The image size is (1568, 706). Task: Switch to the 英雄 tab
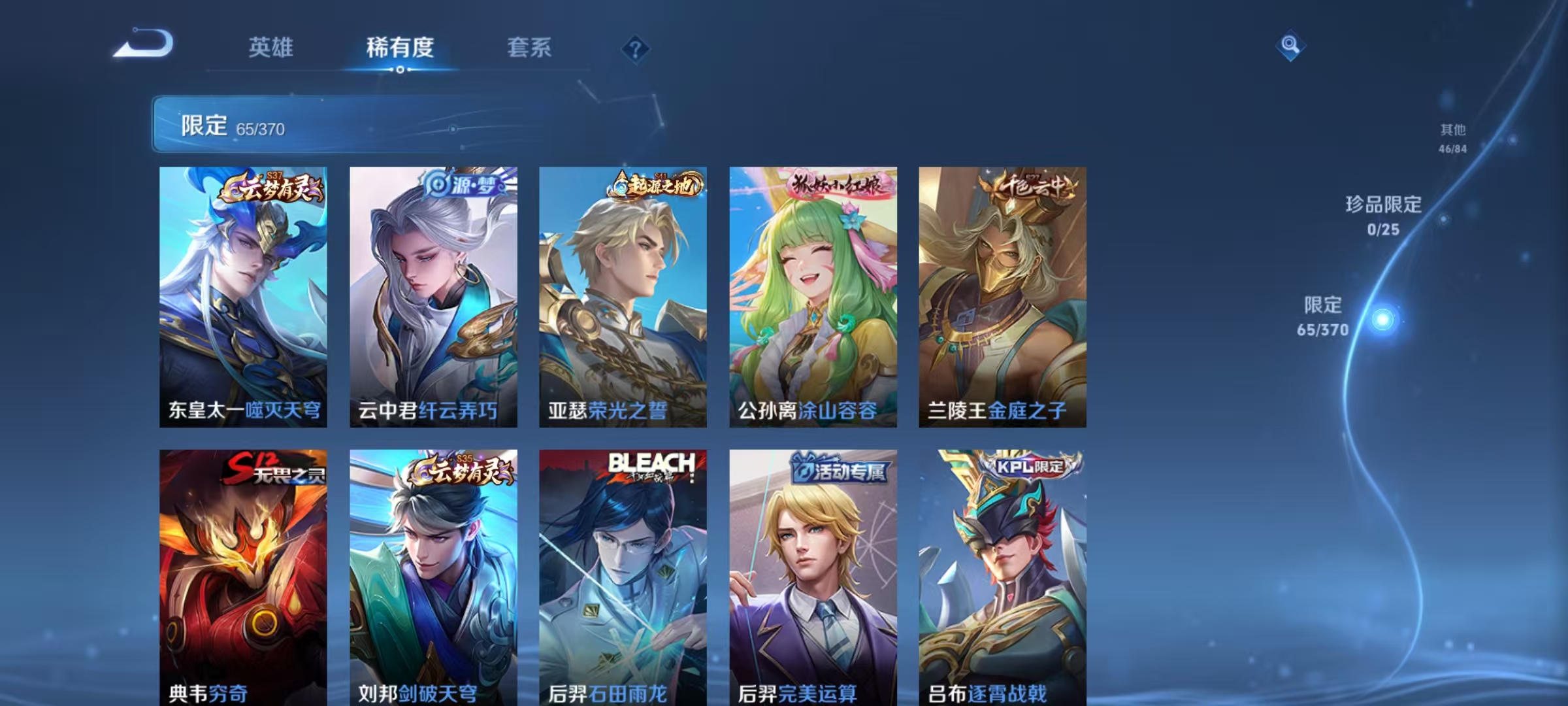coord(270,47)
